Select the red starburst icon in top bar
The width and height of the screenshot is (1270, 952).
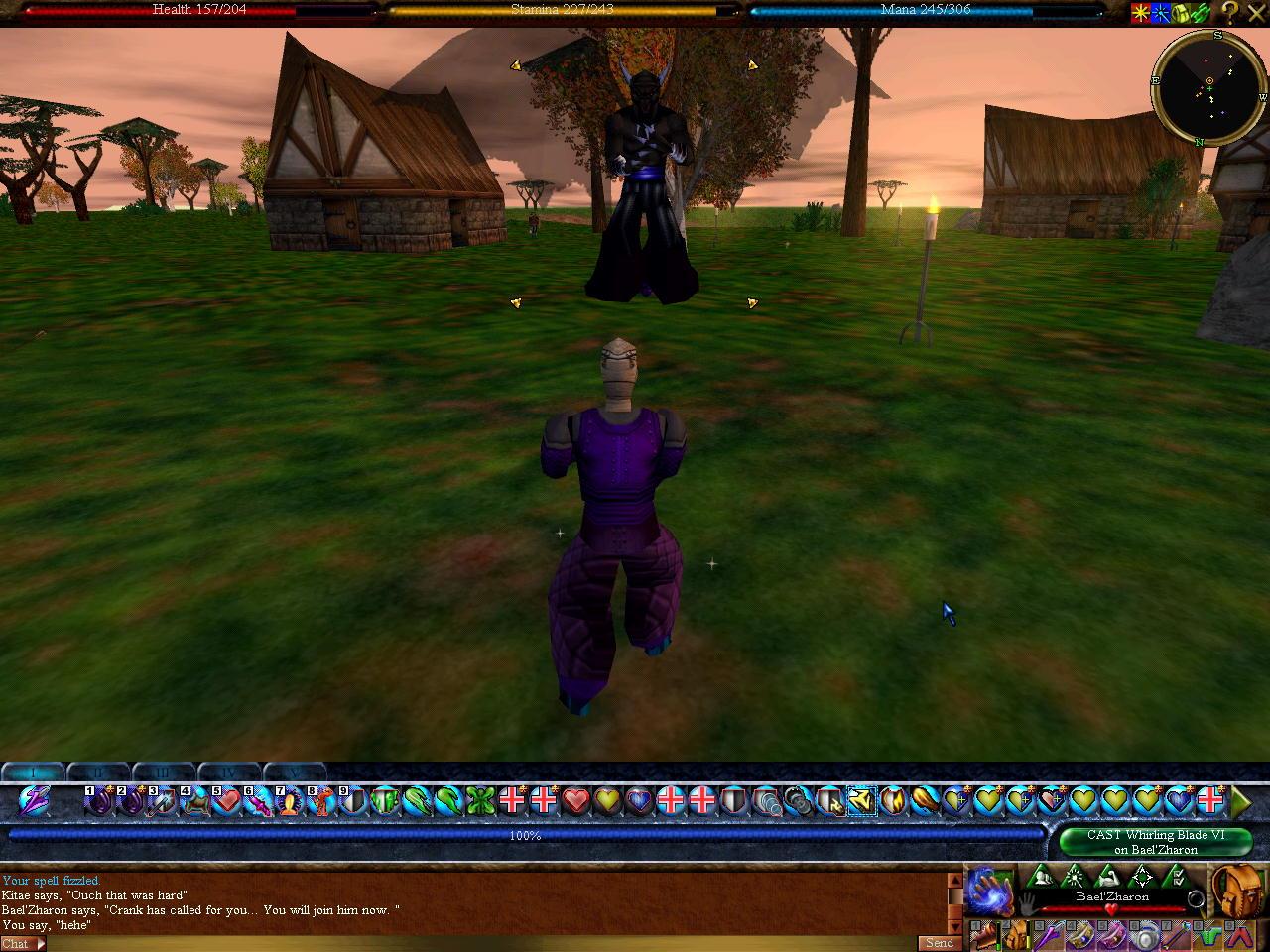tap(1141, 13)
